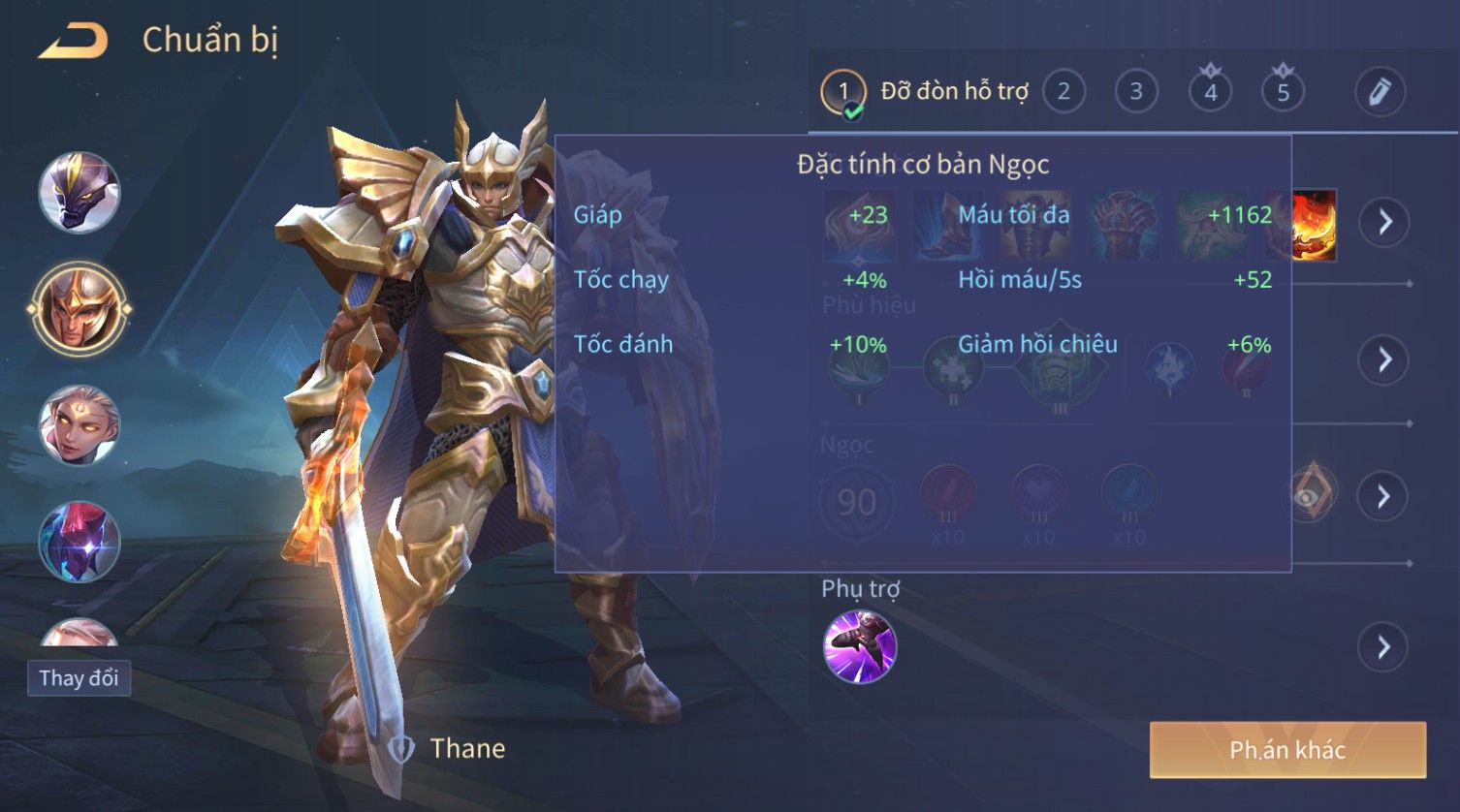Select build preset 1 Đỡ đòn hỗ trợ

[x=842, y=93]
